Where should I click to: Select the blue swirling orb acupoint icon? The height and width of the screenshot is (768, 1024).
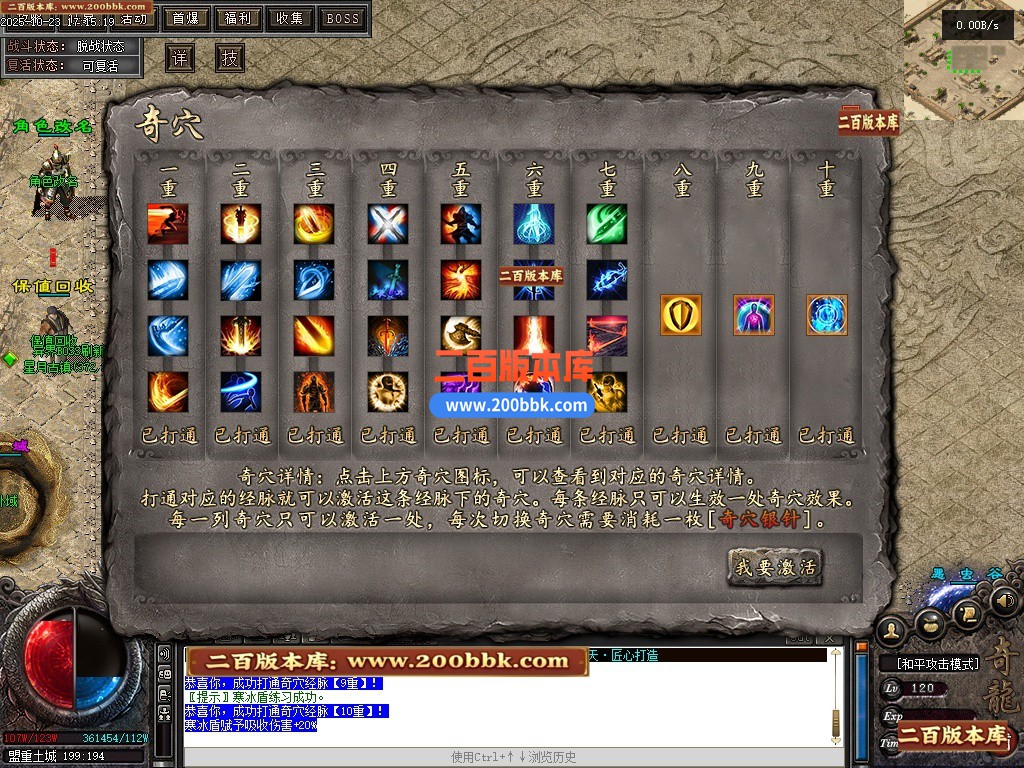pyautogui.click(x=827, y=315)
